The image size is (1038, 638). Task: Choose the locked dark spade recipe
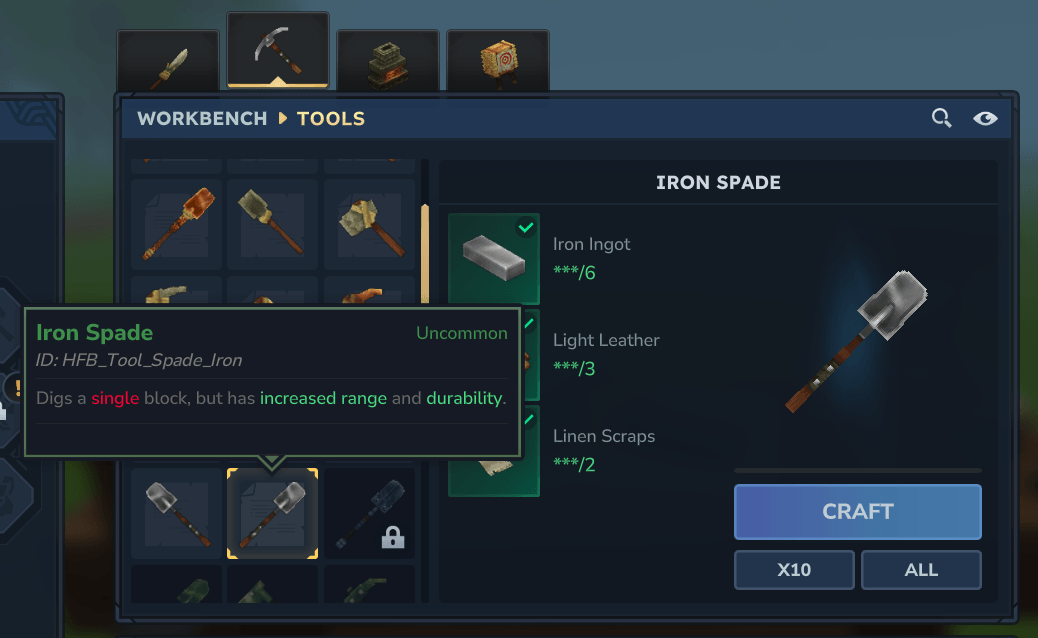click(x=369, y=513)
